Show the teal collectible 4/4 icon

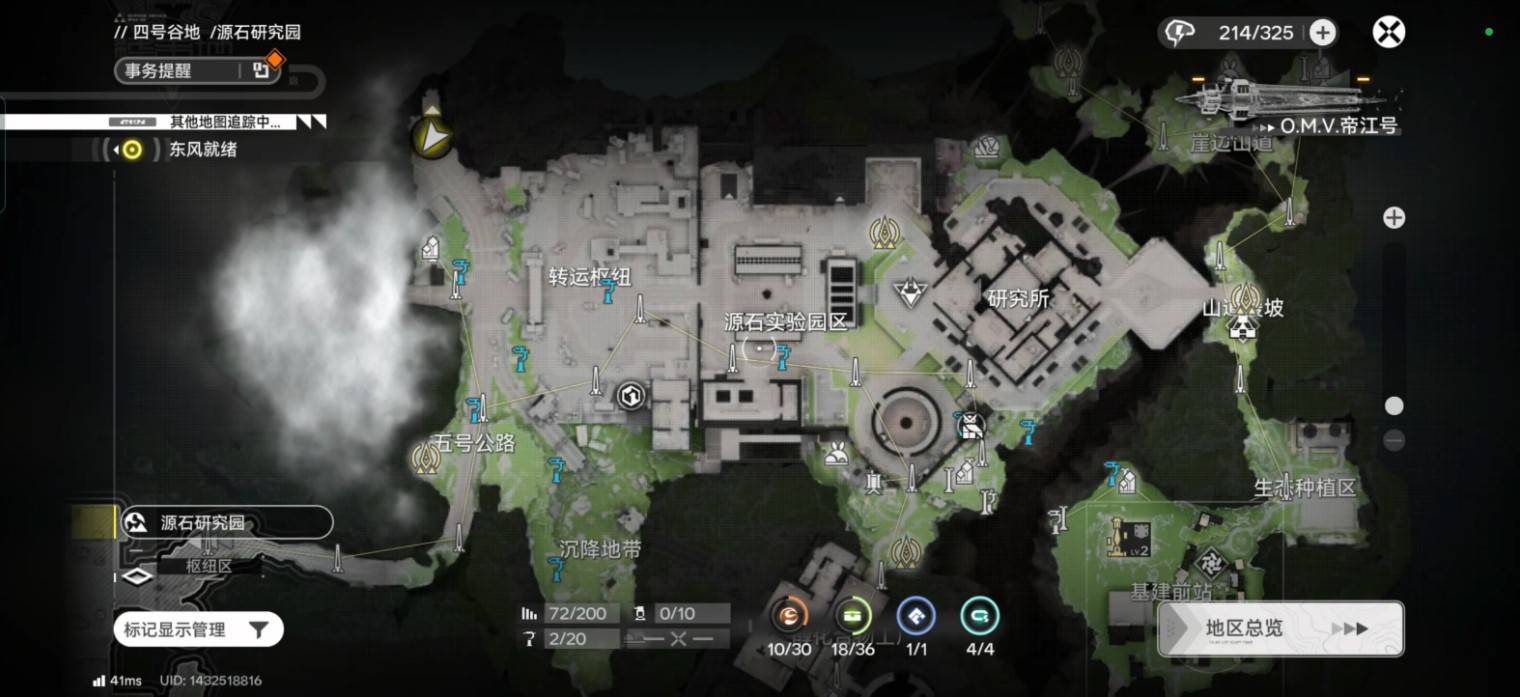coord(979,617)
